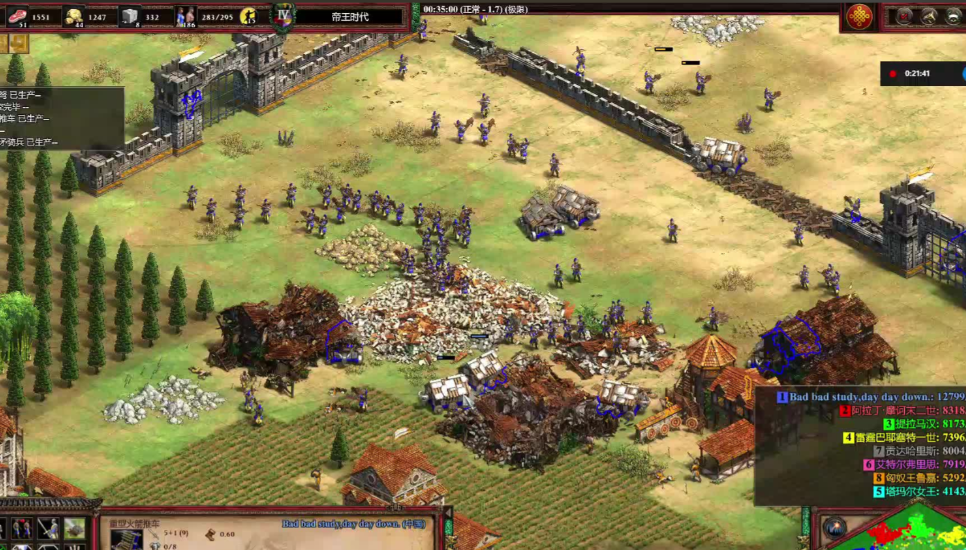Open the tech tree hammer button
This screenshot has height=550, width=966.
coord(928,16)
